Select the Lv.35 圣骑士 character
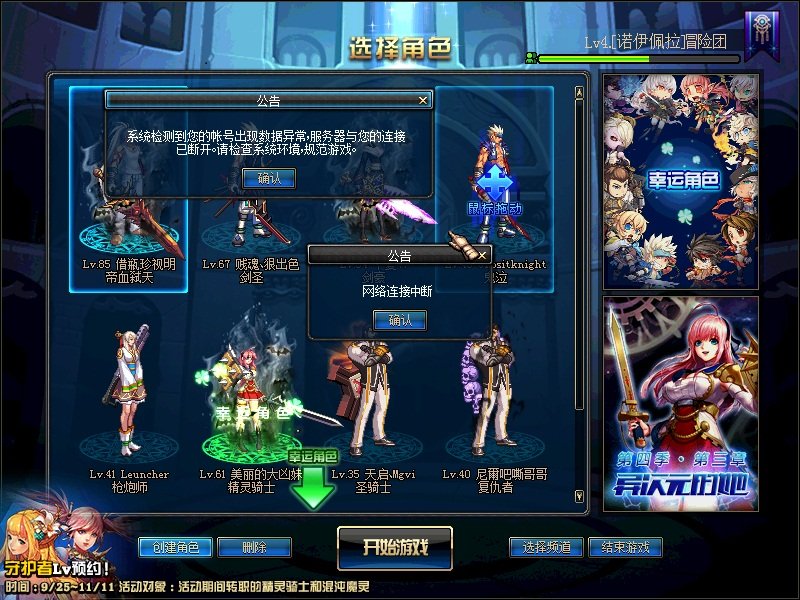 (x=373, y=400)
